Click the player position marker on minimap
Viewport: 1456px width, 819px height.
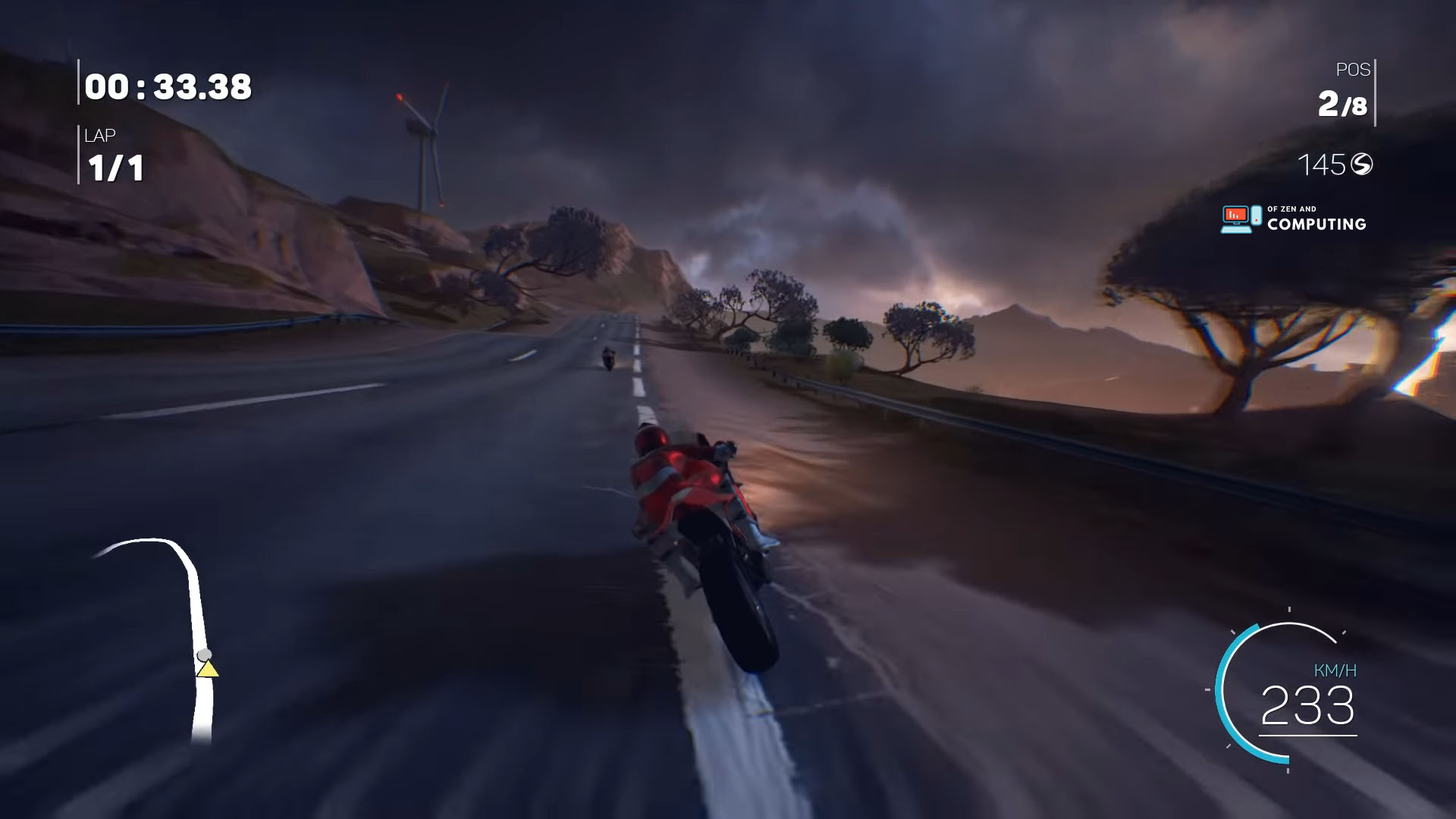[203, 656]
